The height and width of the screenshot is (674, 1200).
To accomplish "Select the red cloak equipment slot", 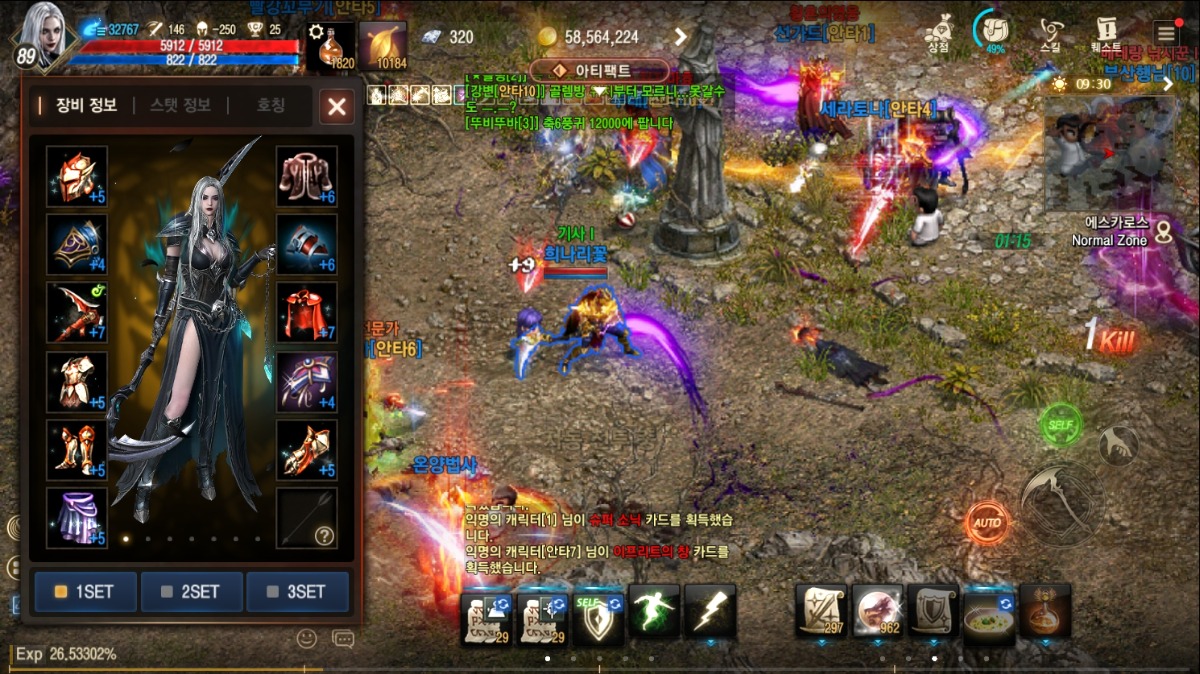I will 306,312.
